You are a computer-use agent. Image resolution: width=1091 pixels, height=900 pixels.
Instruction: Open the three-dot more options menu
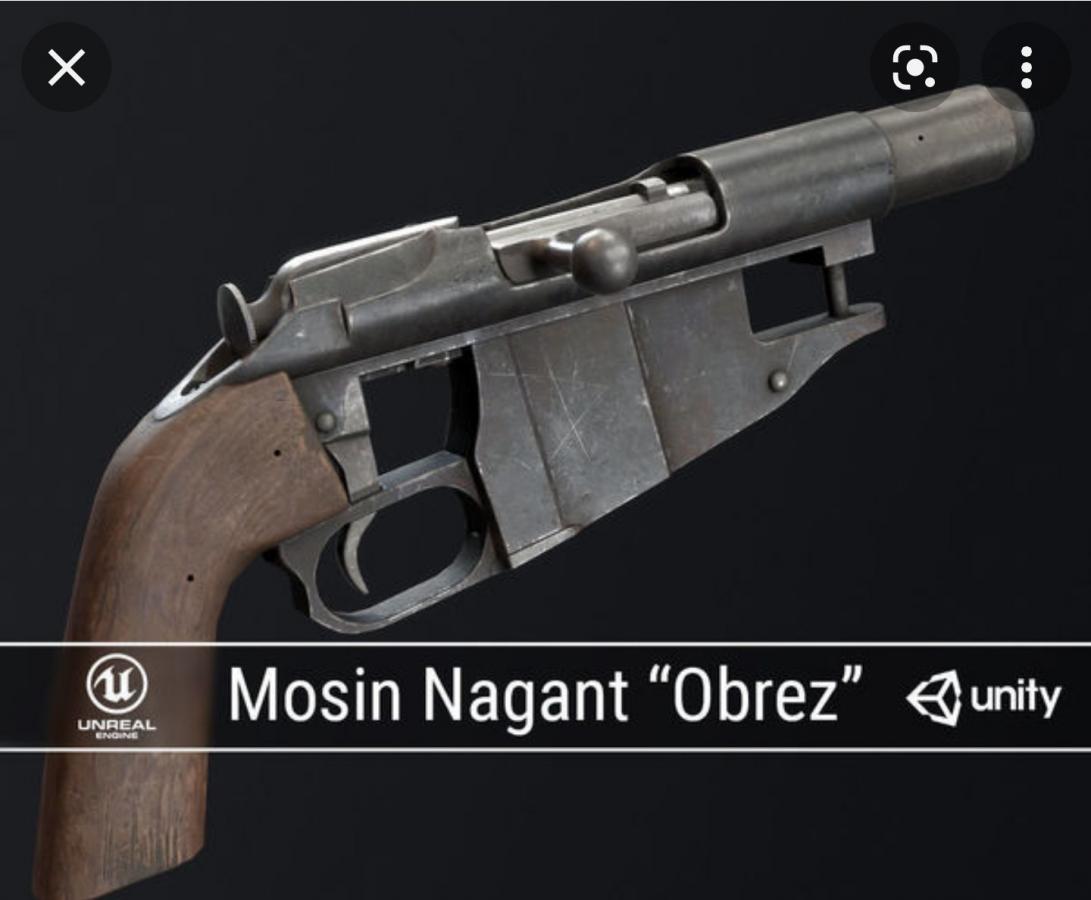(1026, 68)
